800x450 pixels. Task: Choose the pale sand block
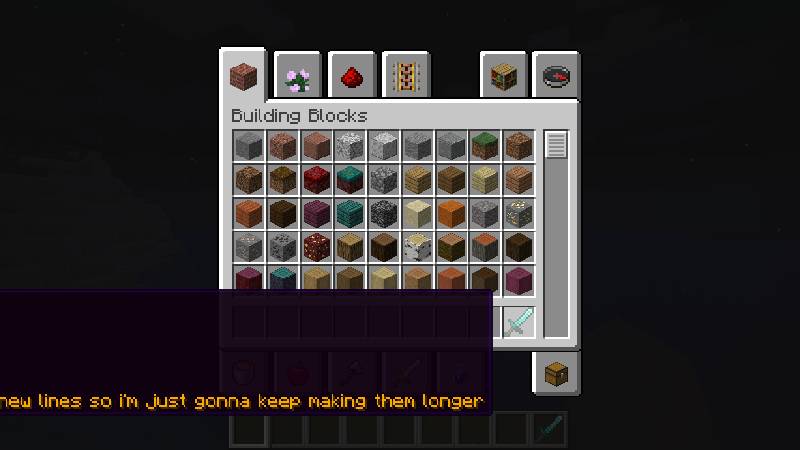pyautogui.click(x=418, y=214)
